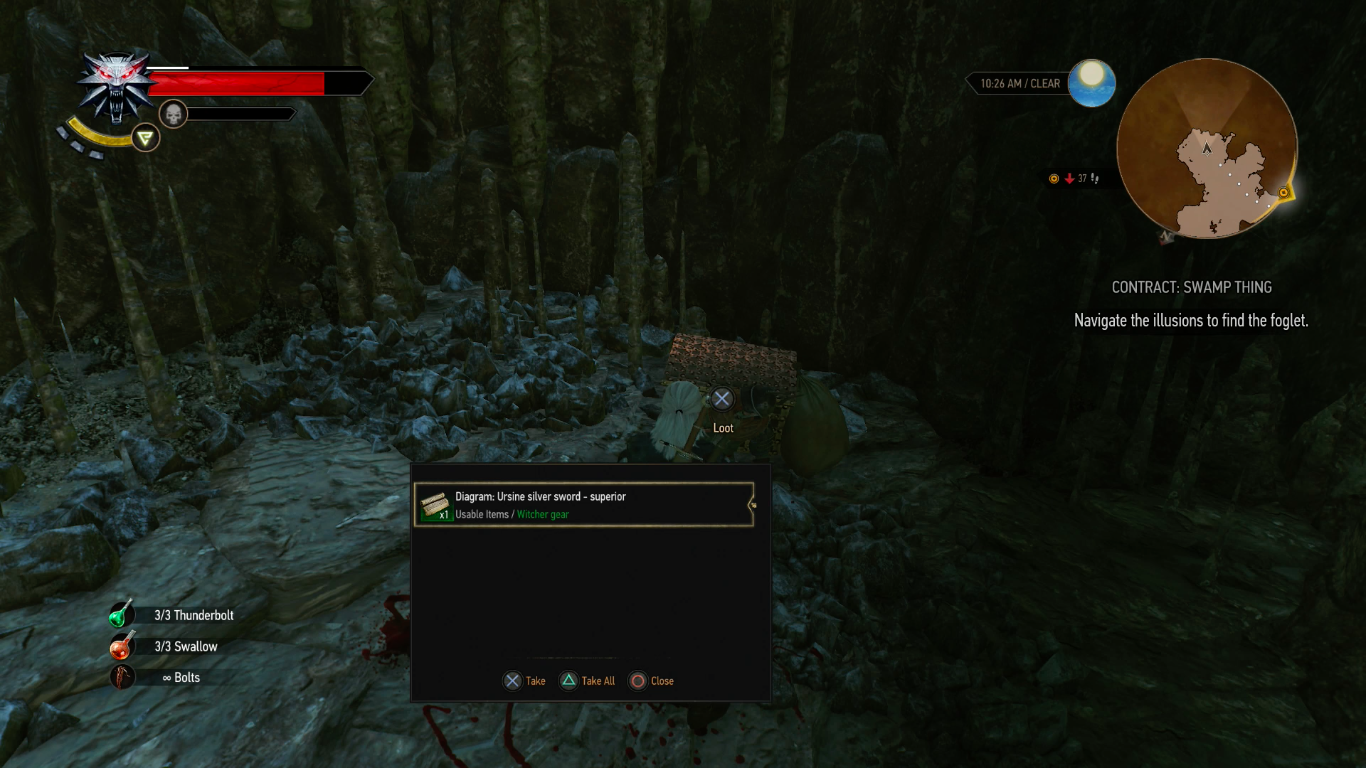
Task: Click the red objective distance arrow
Action: 1068,178
